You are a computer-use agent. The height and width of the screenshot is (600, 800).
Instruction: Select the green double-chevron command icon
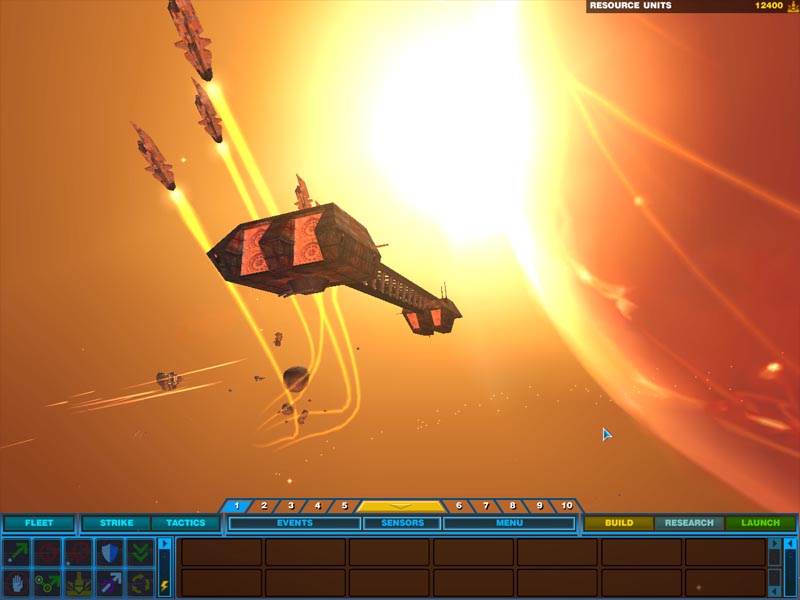[140, 552]
